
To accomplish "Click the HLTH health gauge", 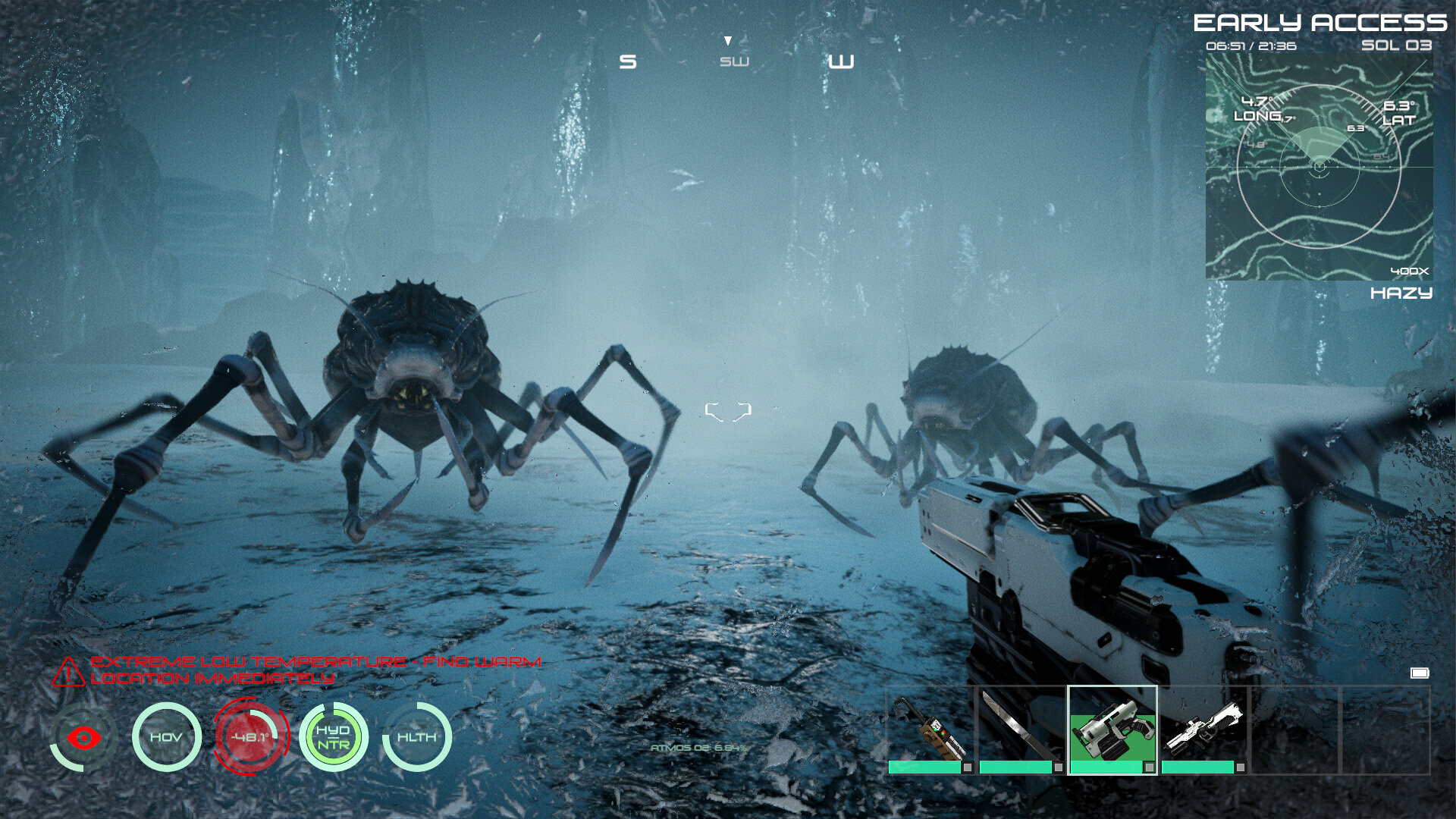I will [417, 737].
